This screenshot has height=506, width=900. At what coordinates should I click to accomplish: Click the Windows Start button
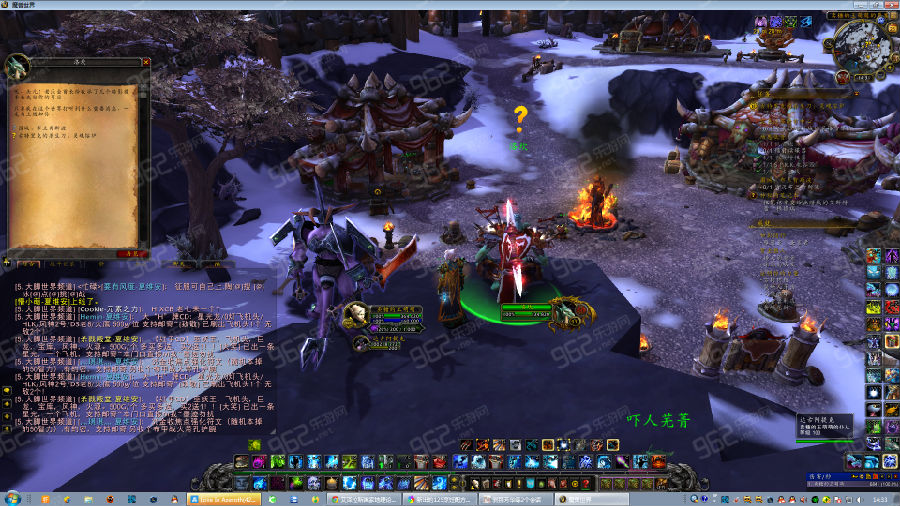(12, 497)
